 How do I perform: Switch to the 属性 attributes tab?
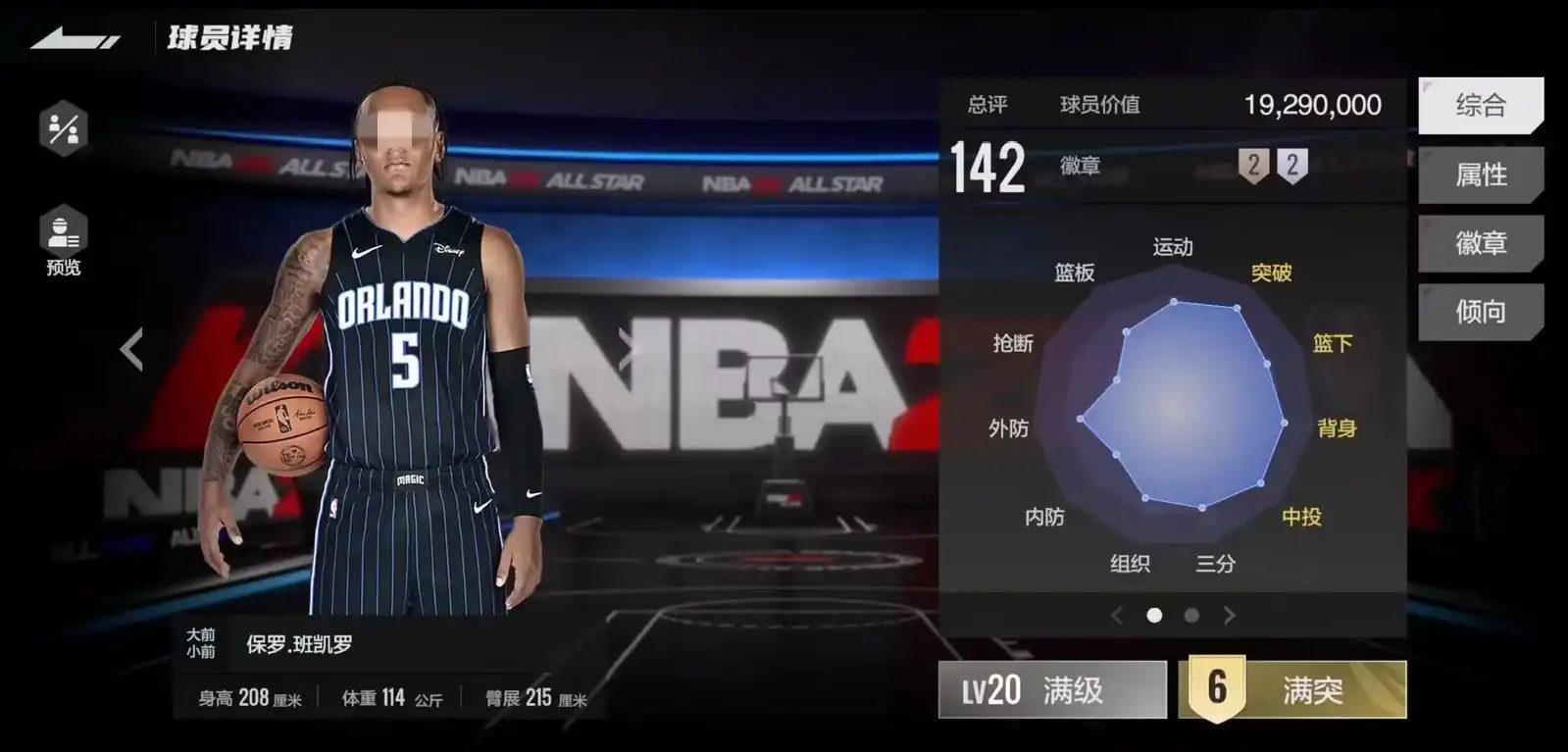tap(1480, 175)
